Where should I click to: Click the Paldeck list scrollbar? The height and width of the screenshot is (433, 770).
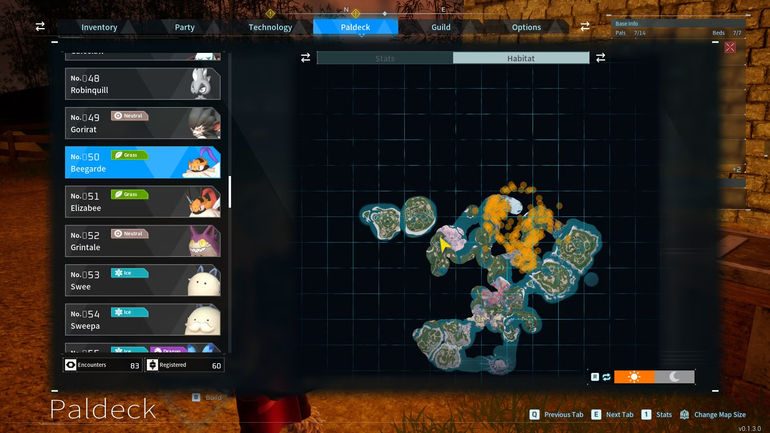tap(230, 192)
